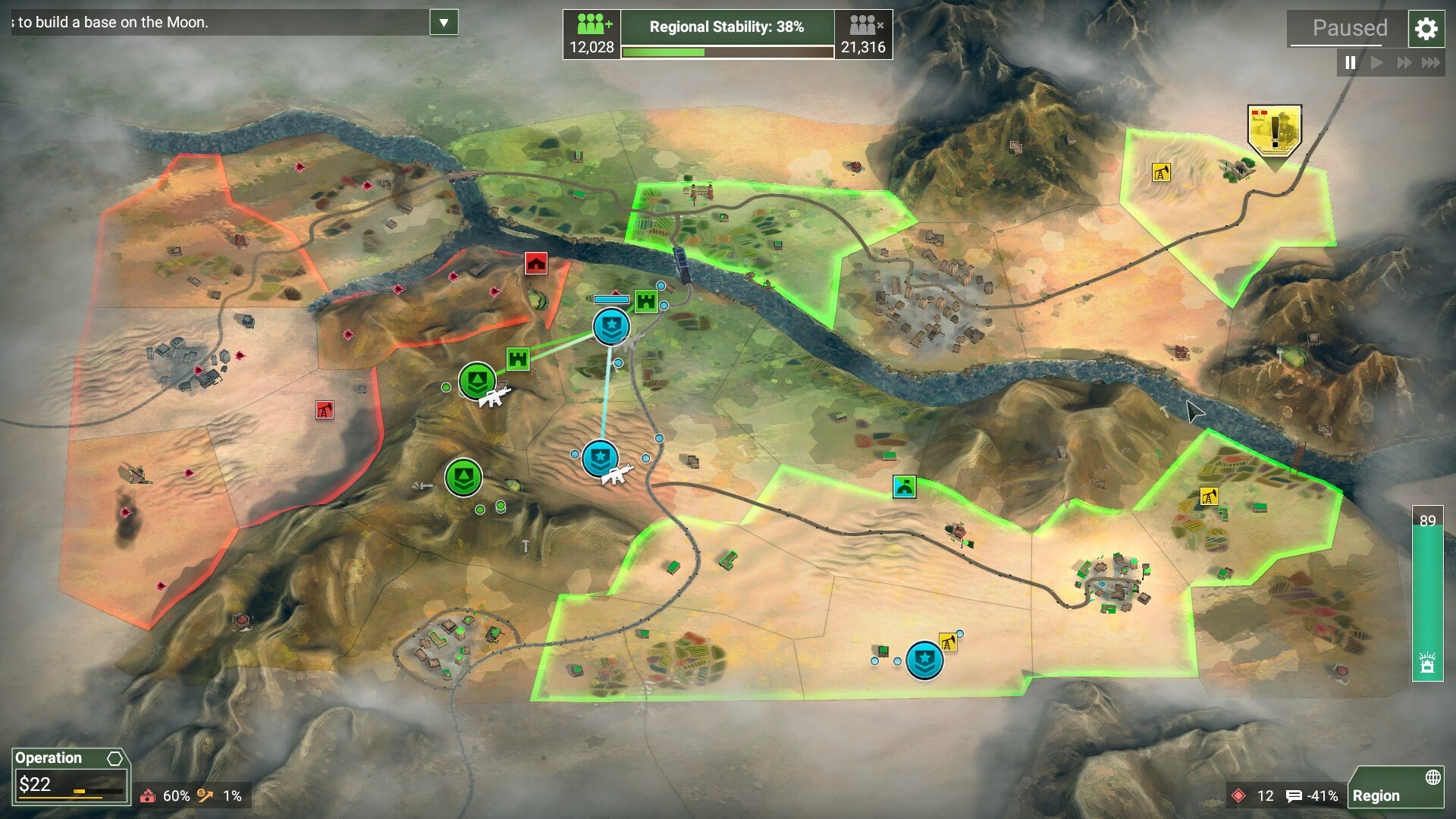Select the blue soldier unit with rifle icon
Viewport: 1456px width, 819px height.
pyautogui.click(x=600, y=458)
